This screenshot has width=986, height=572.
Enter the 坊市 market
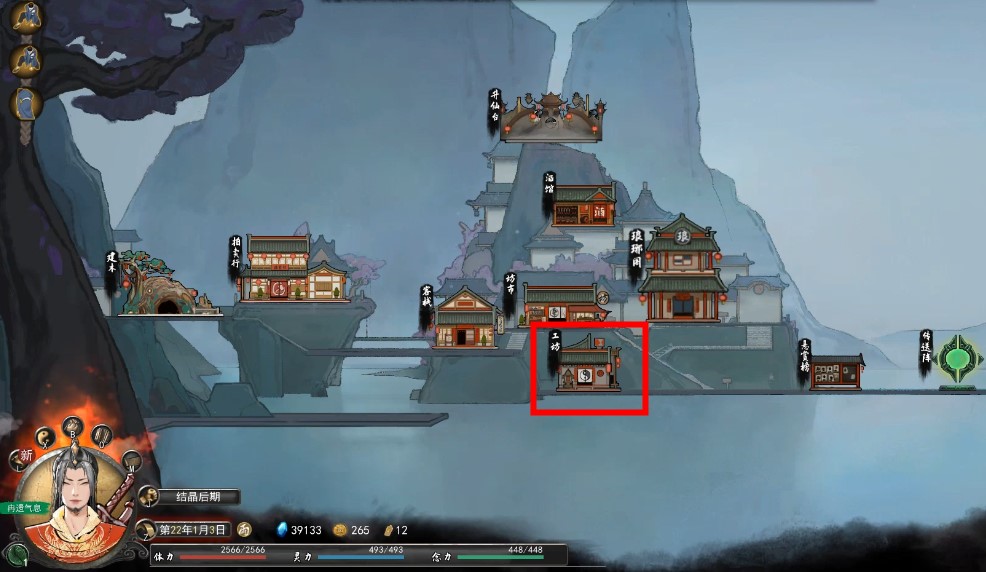click(x=560, y=304)
